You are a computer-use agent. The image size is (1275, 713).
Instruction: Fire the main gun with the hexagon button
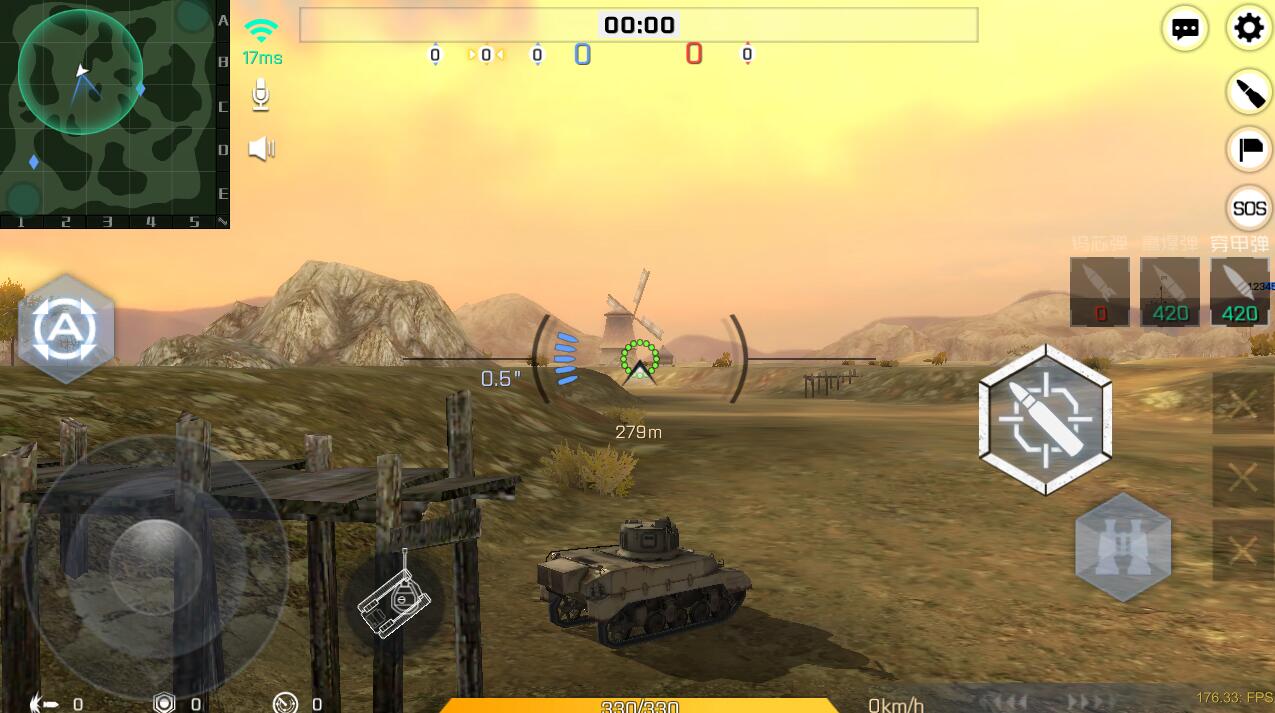coord(1045,419)
